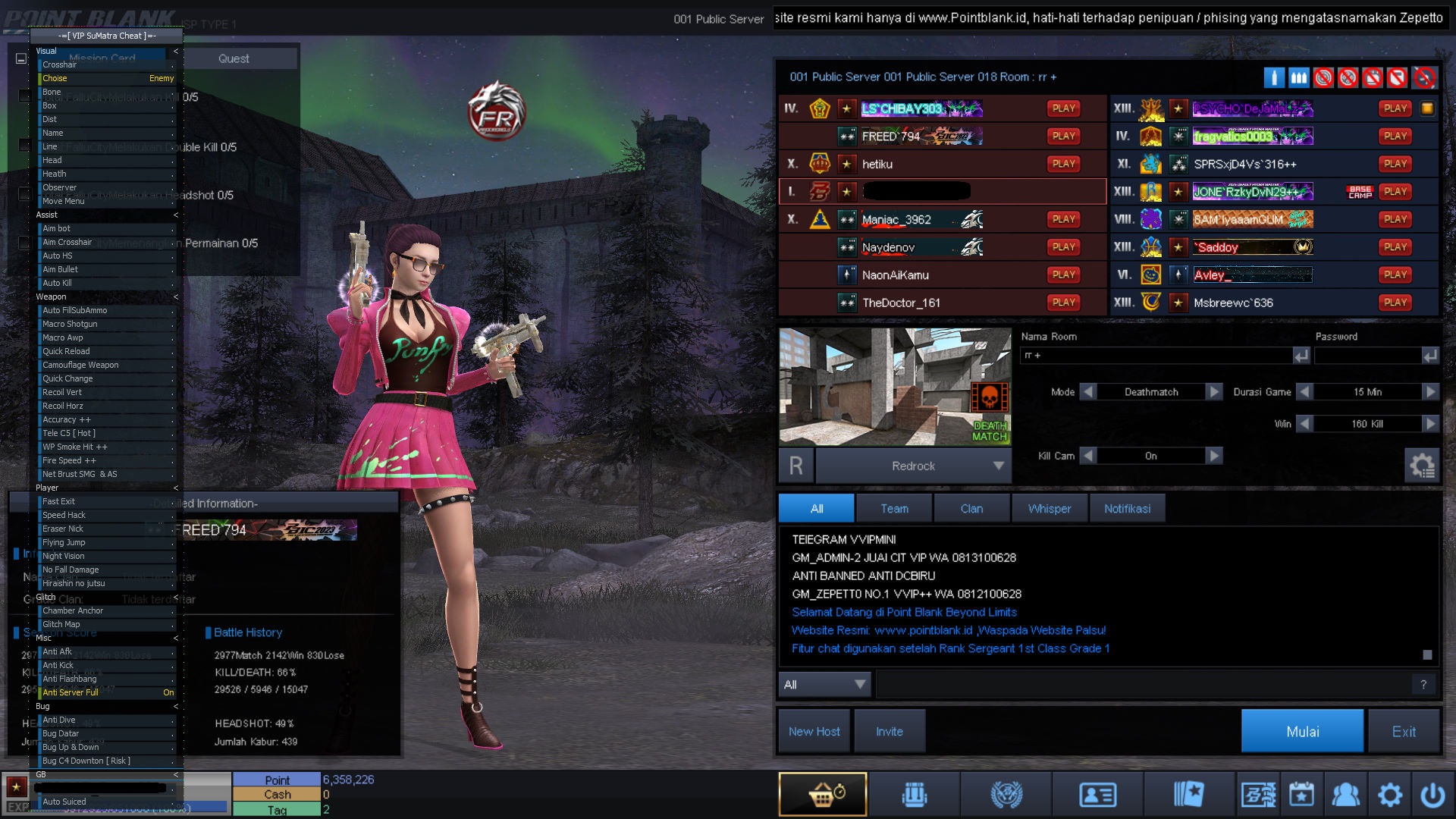Change Mode with the right arrow
The width and height of the screenshot is (1456, 819).
tap(1214, 392)
